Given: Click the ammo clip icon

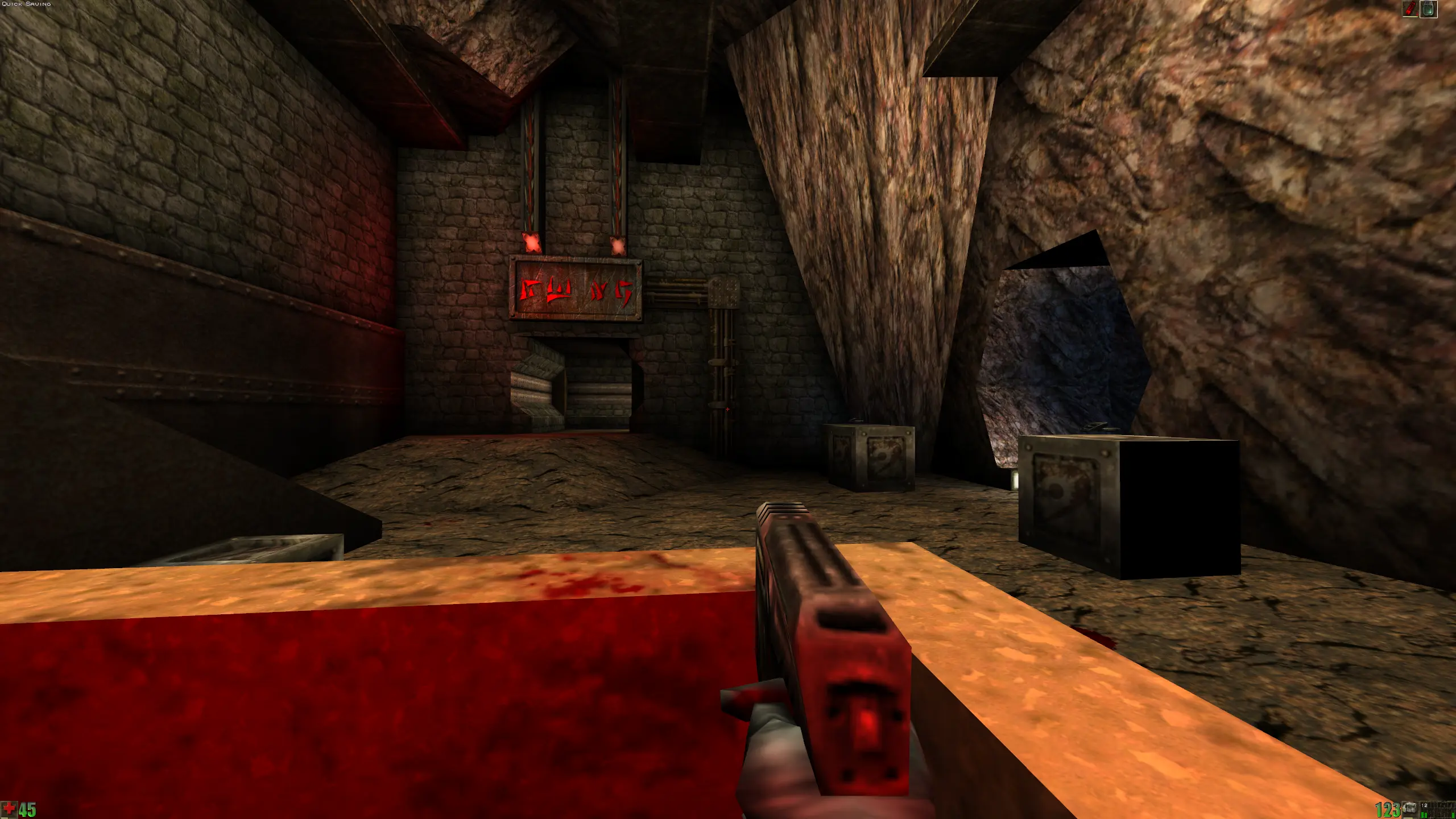Looking at the screenshot, I should [1409, 809].
